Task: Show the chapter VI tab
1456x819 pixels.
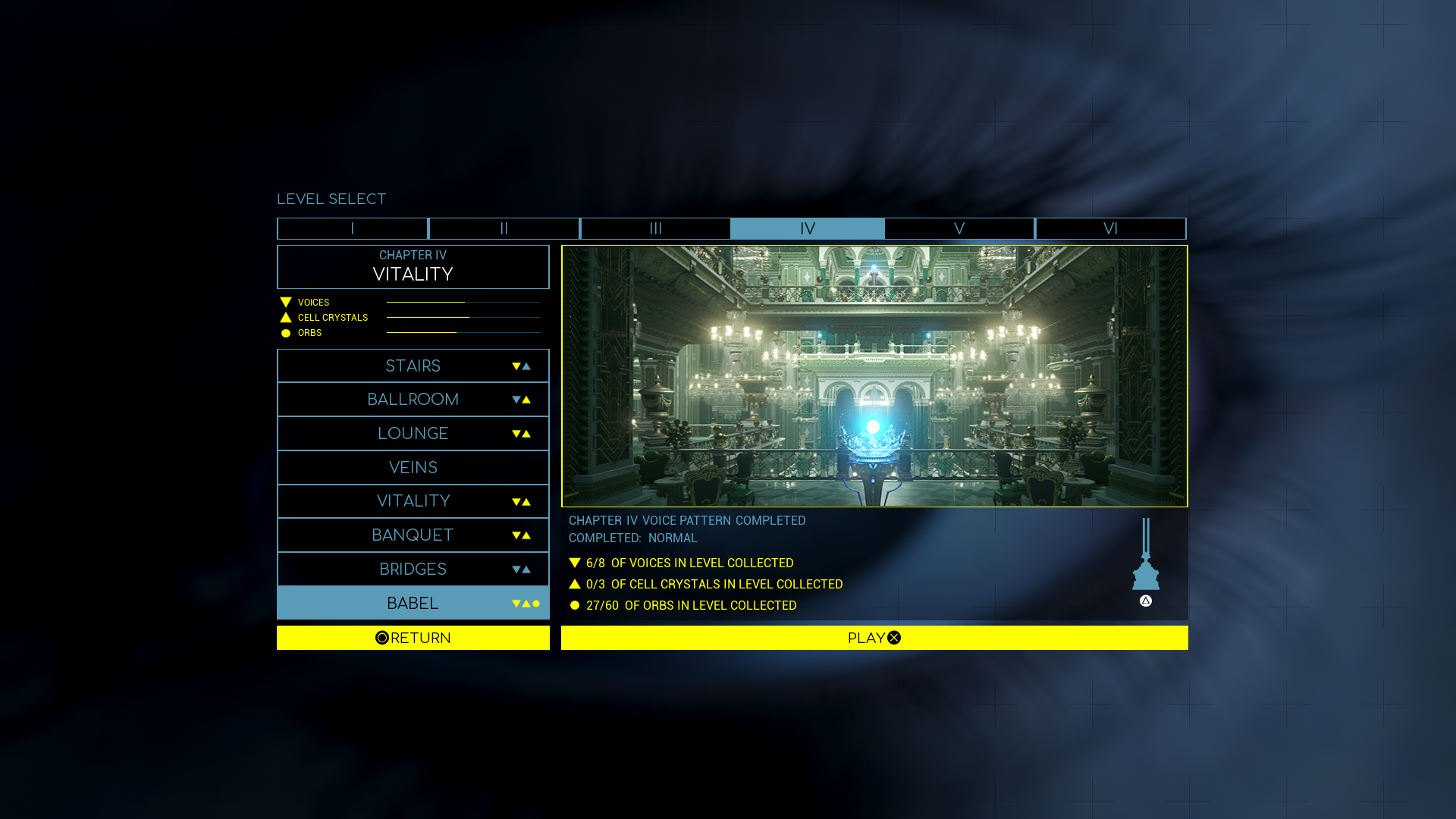Action: tap(1111, 228)
